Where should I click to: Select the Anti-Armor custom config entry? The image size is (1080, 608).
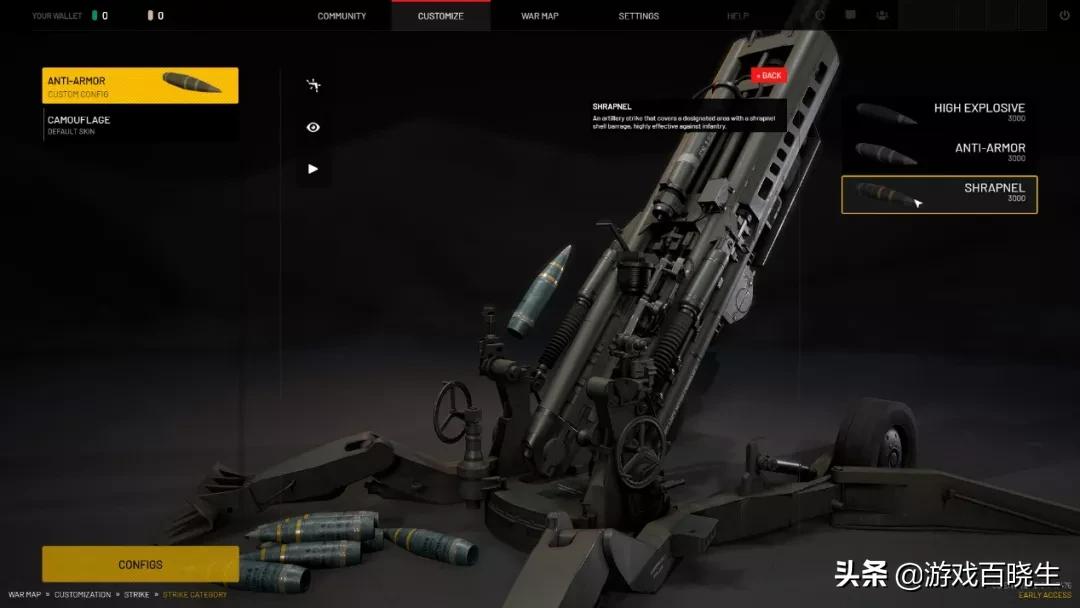point(140,86)
